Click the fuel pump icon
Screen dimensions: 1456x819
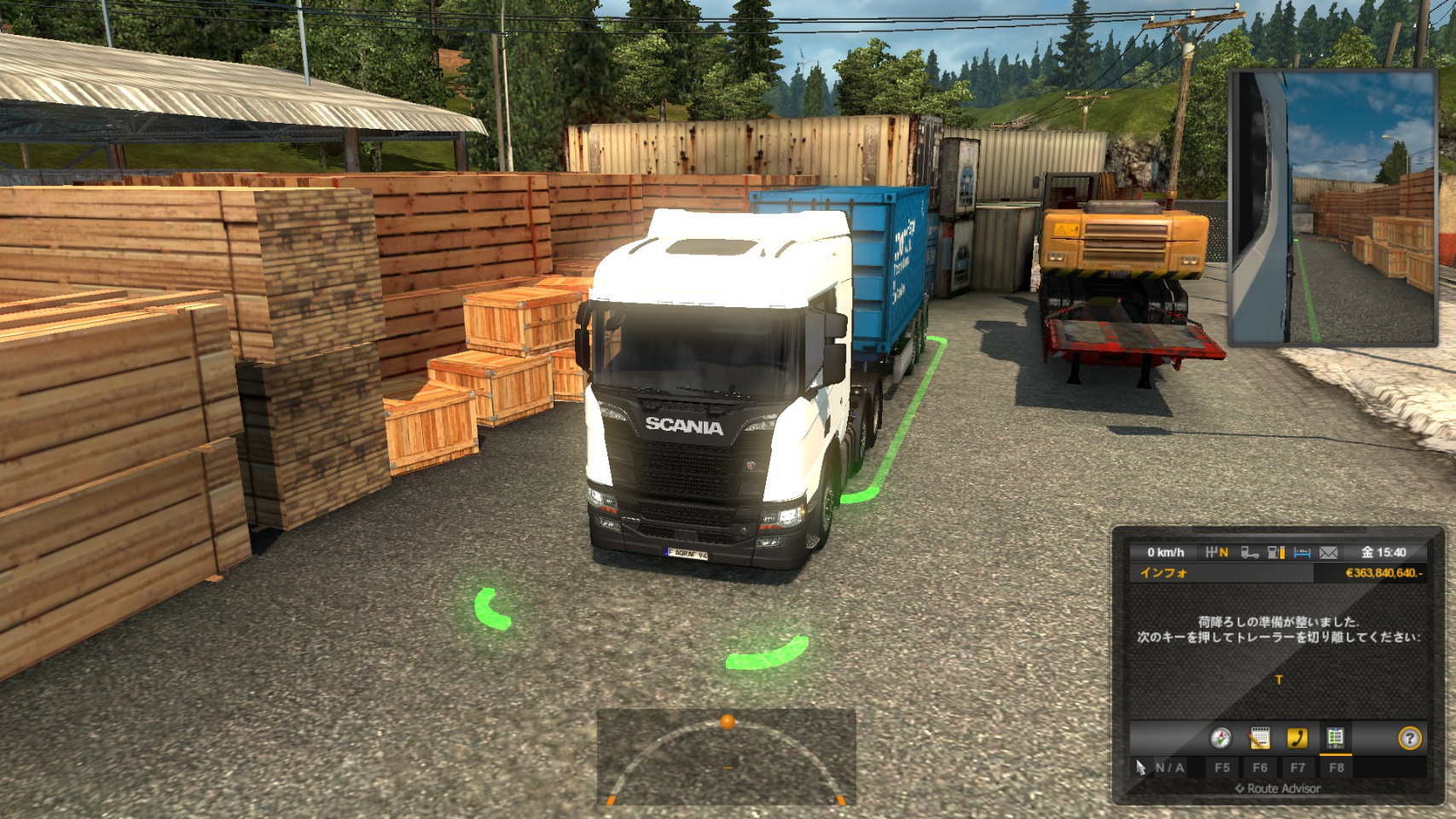click(1276, 553)
